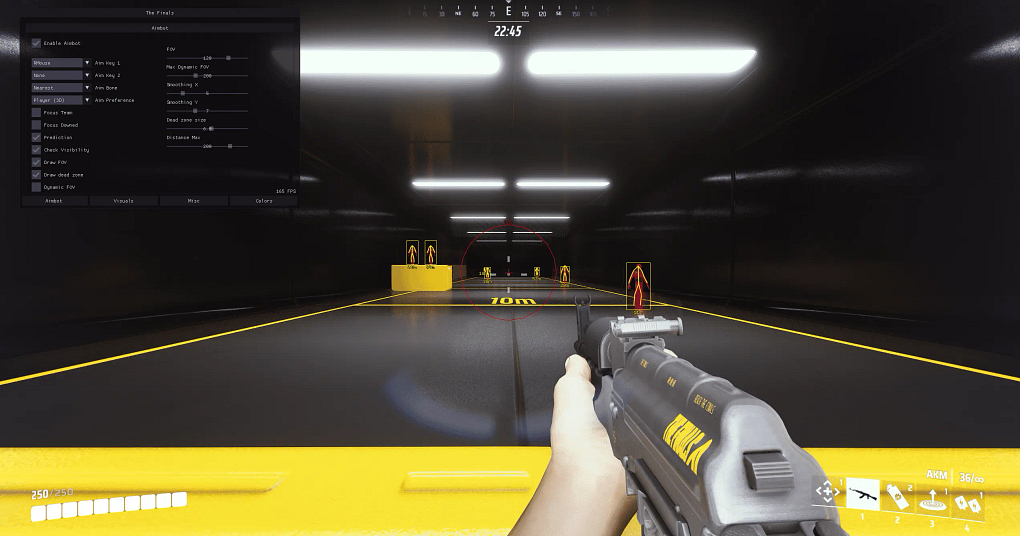Switch to the Visuals tab
Screen dimensions: 1020x536
(124, 201)
